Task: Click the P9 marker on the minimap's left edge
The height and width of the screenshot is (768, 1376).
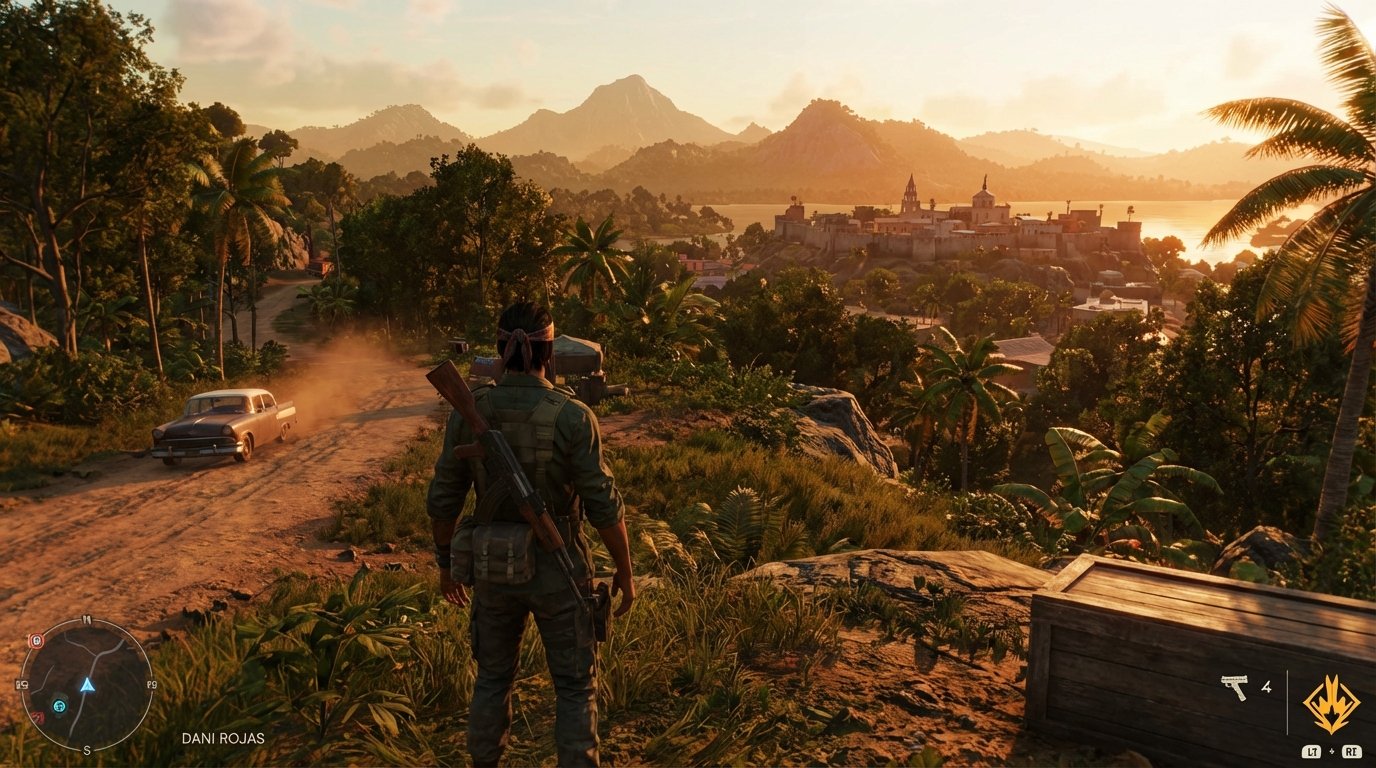Action: [21, 683]
